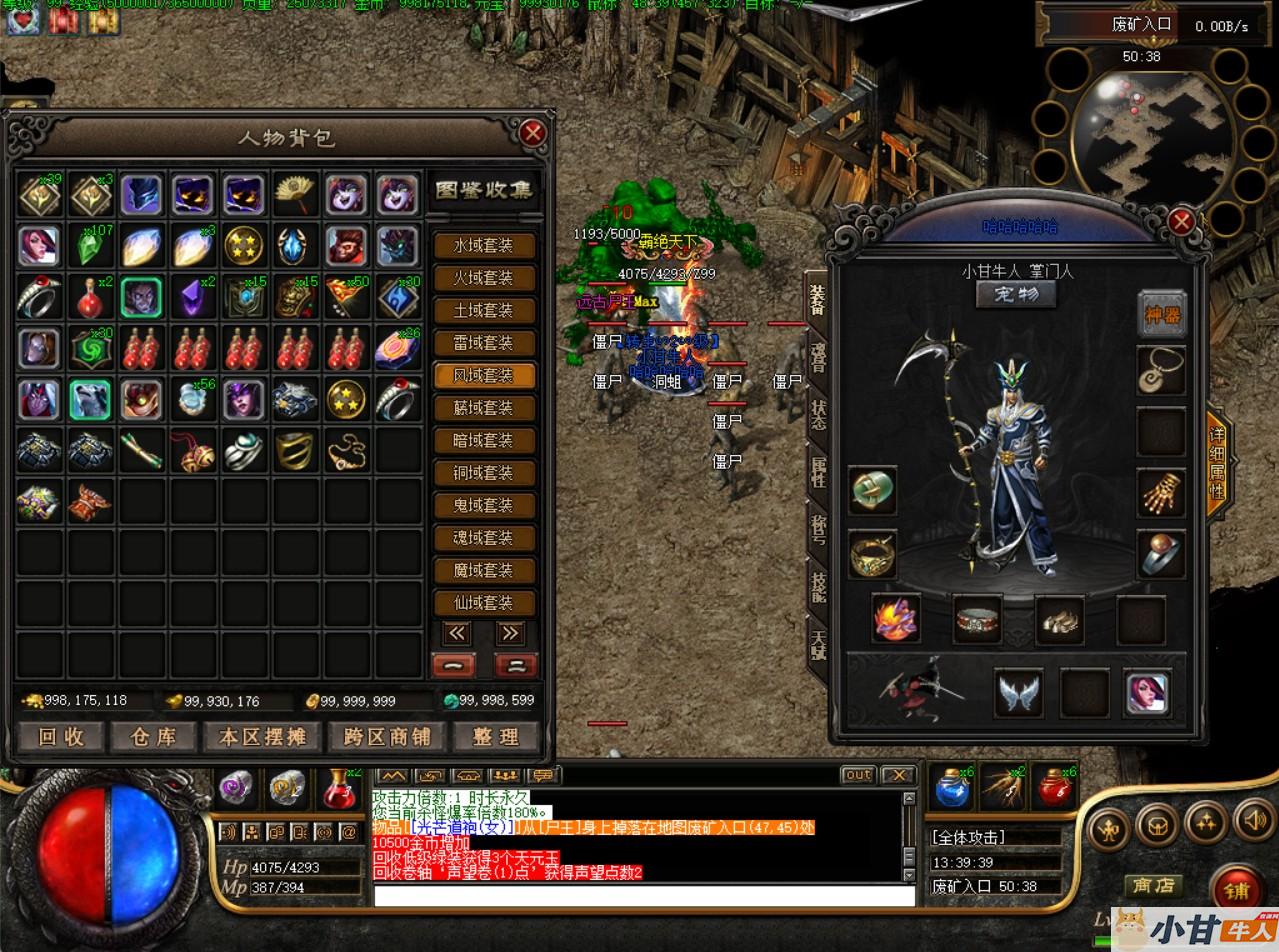Select the folding fan item in bag
This screenshot has width=1279, height=952.
pyautogui.click(x=295, y=194)
